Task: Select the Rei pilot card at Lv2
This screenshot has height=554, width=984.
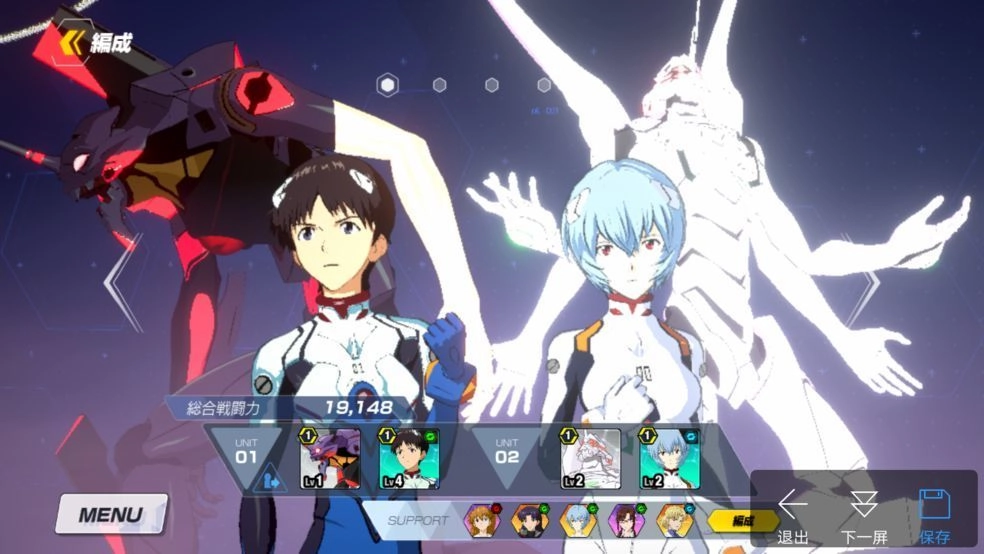Action: coord(669,459)
